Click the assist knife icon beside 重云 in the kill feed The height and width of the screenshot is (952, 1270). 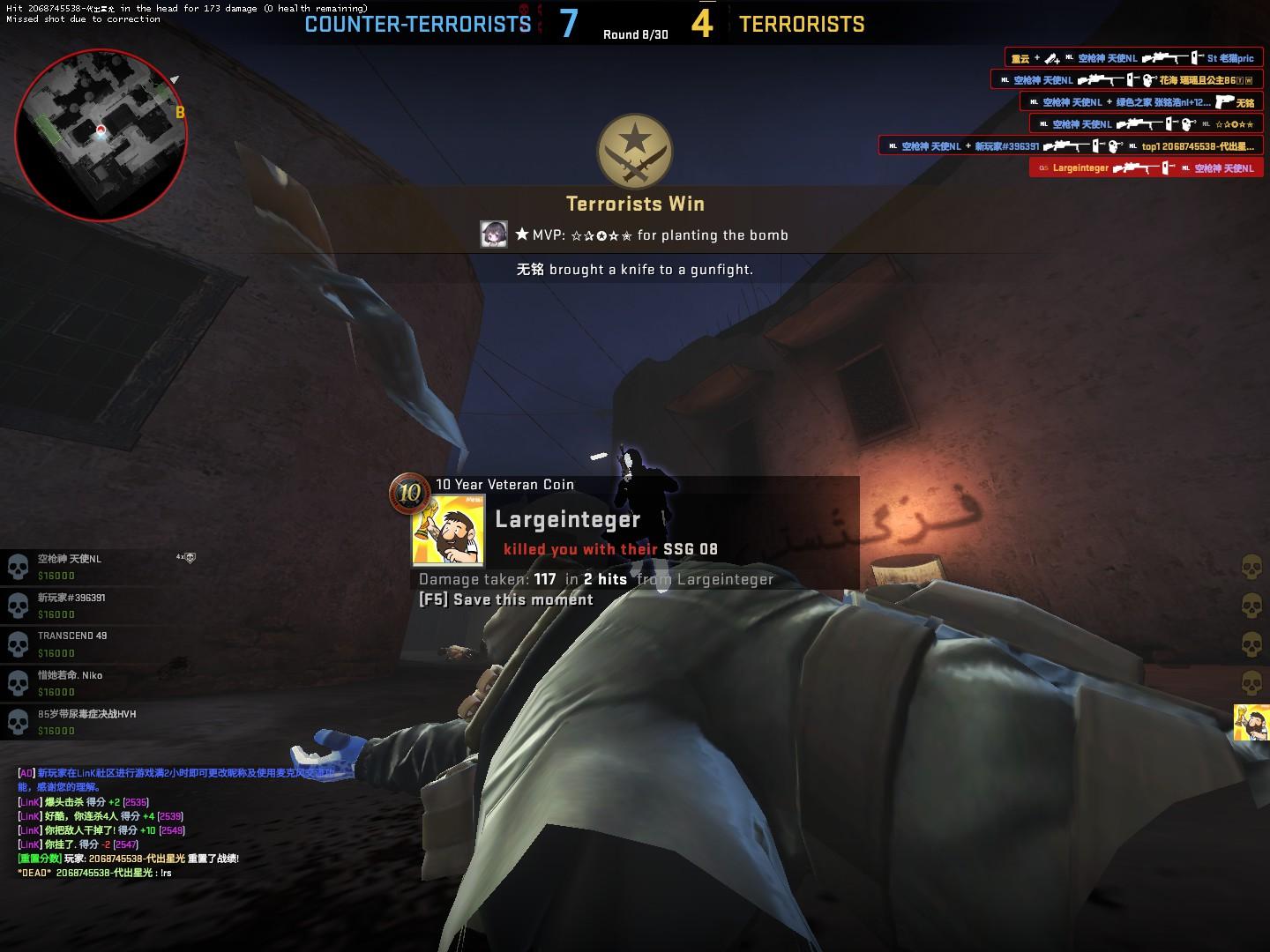tap(1050, 58)
